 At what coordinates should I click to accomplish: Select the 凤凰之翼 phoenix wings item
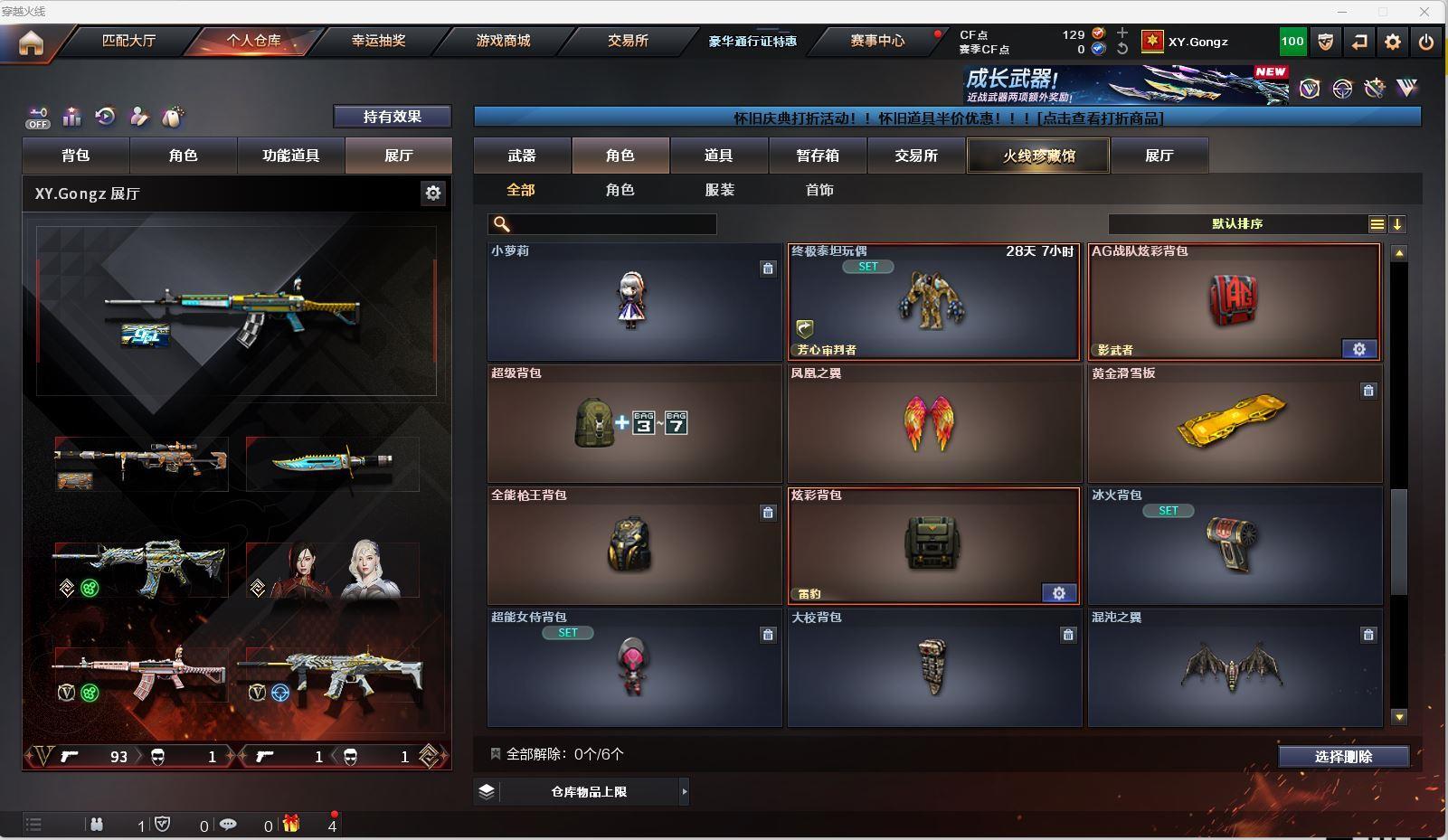(x=934, y=423)
